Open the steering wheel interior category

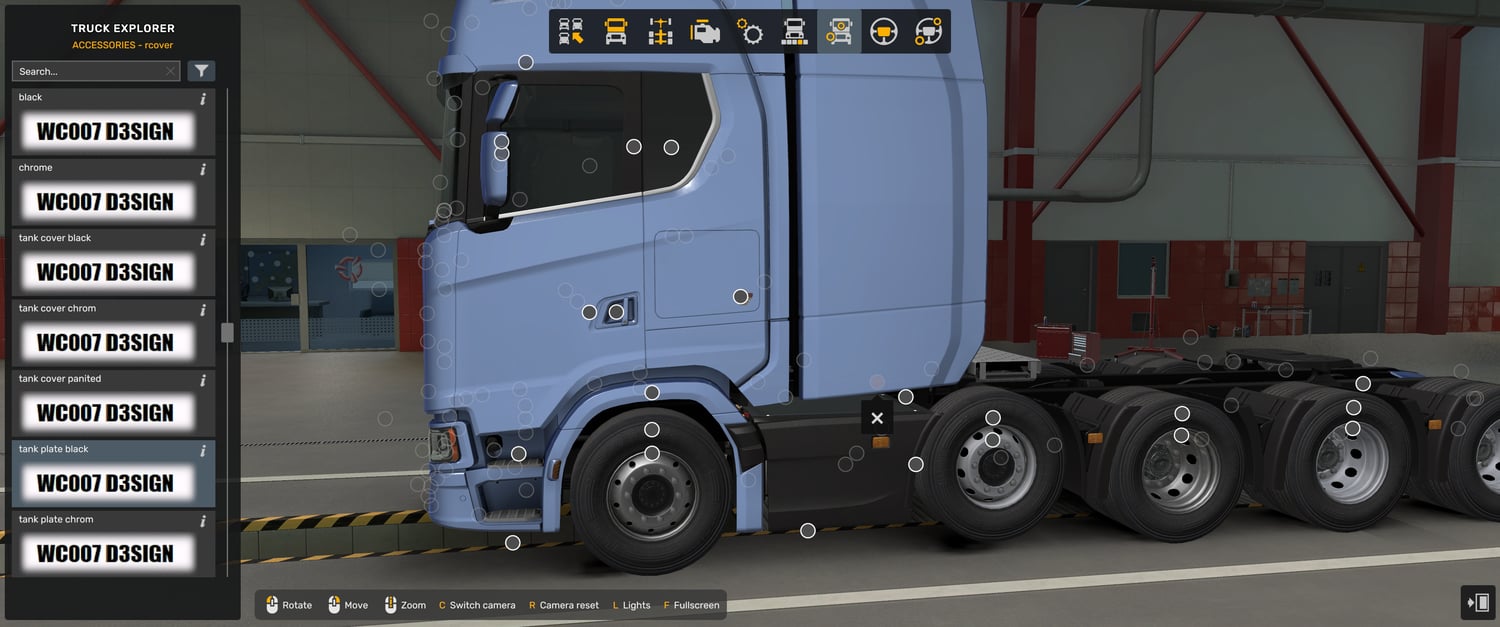click(x=883, y=32)
